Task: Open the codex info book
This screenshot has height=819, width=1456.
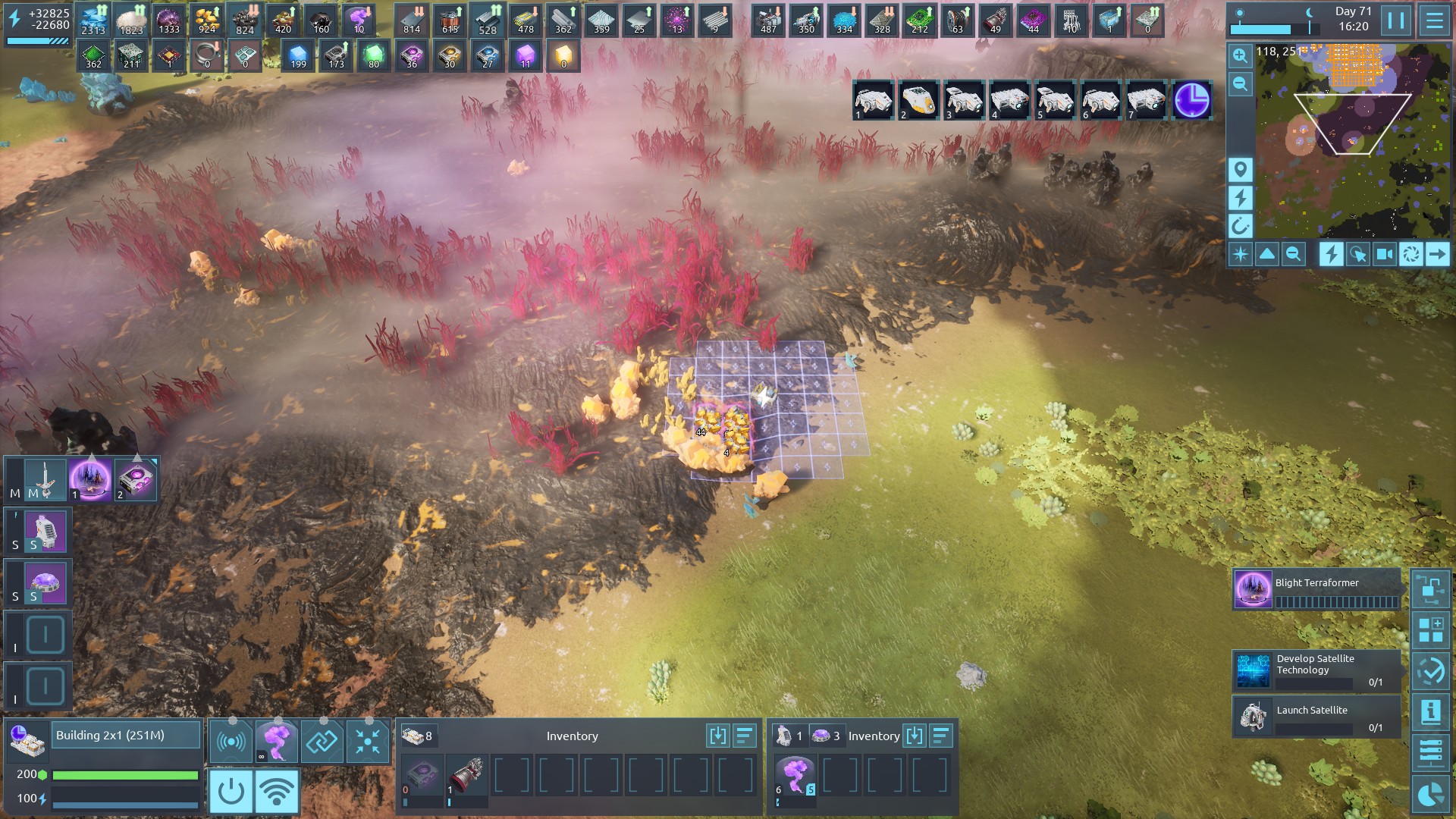Action: point(1431,712)
